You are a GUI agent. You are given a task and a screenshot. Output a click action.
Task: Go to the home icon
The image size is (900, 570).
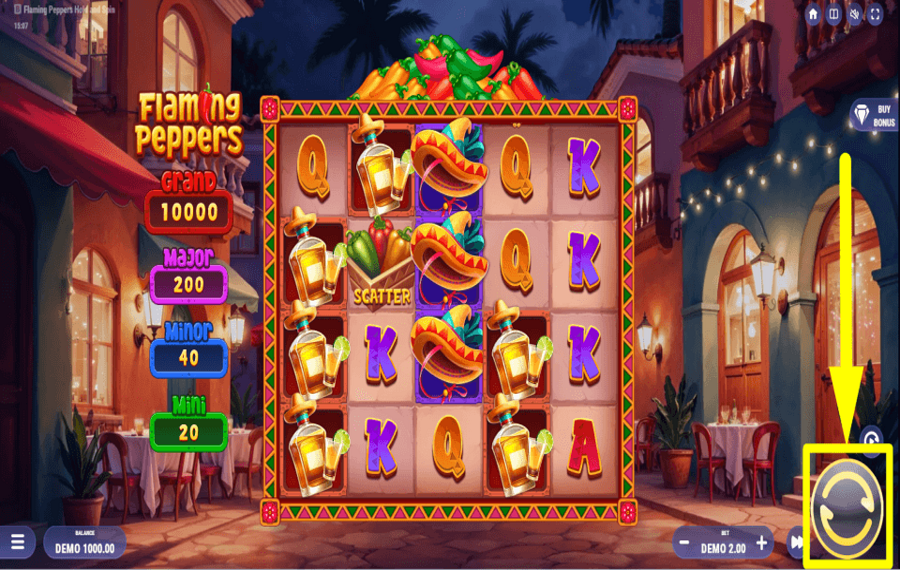813,14
